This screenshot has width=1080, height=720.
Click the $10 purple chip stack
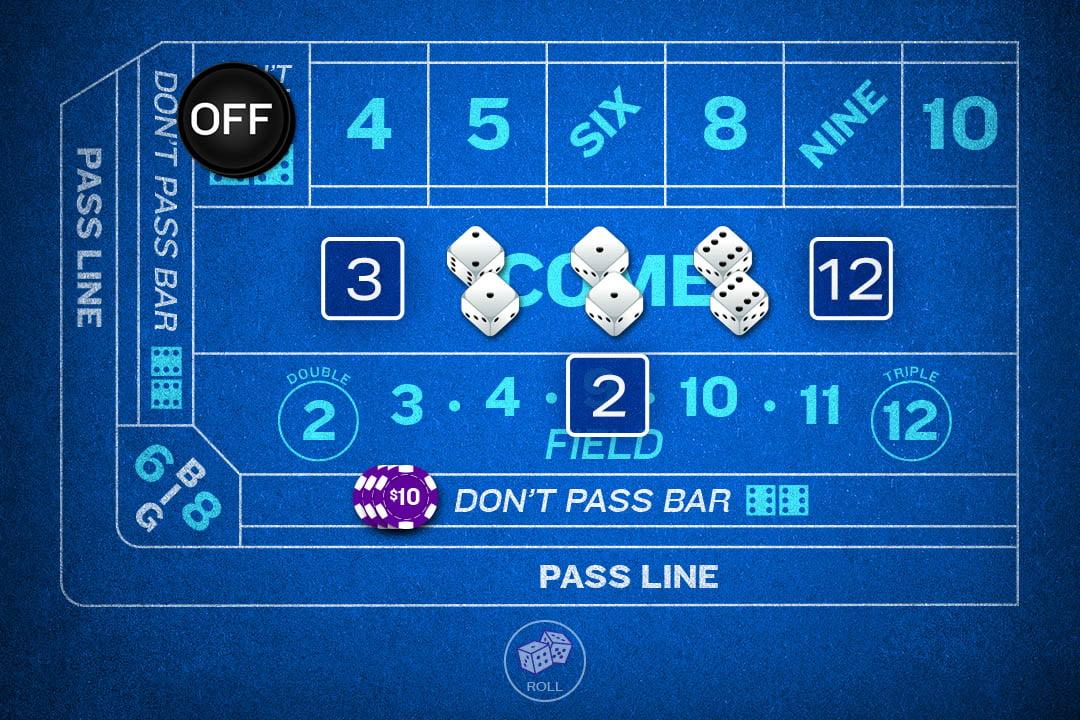(398, 497)
